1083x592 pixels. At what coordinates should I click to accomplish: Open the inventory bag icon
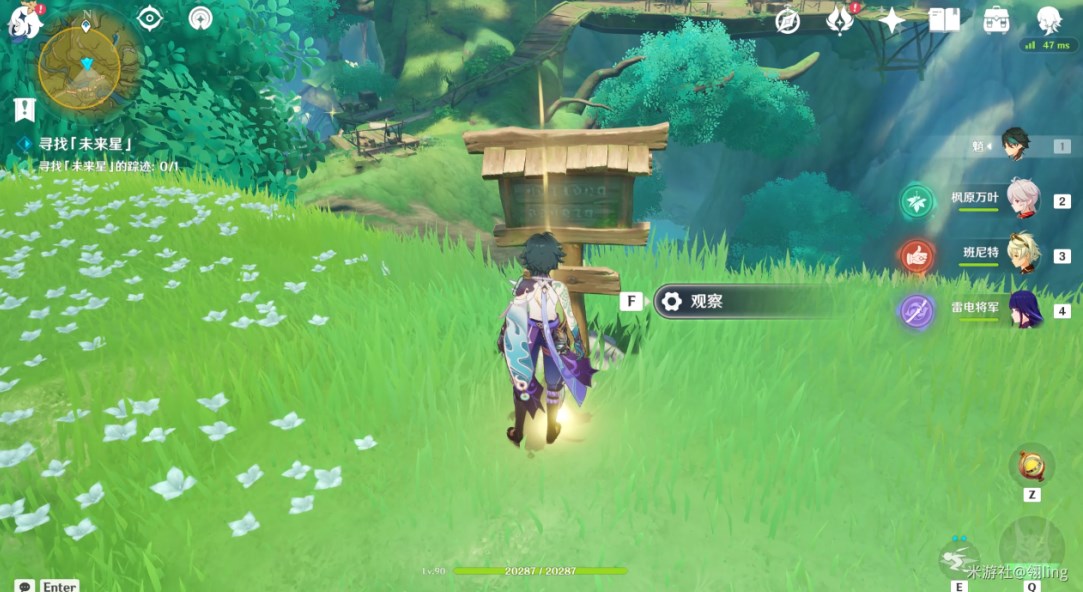[996, 20]
